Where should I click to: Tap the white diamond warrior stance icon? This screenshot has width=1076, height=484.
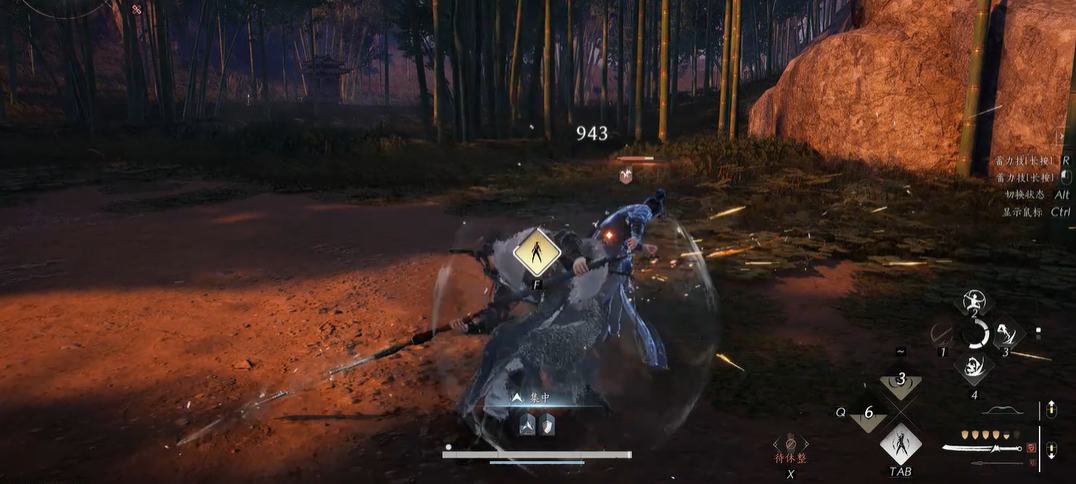(900, 443)
